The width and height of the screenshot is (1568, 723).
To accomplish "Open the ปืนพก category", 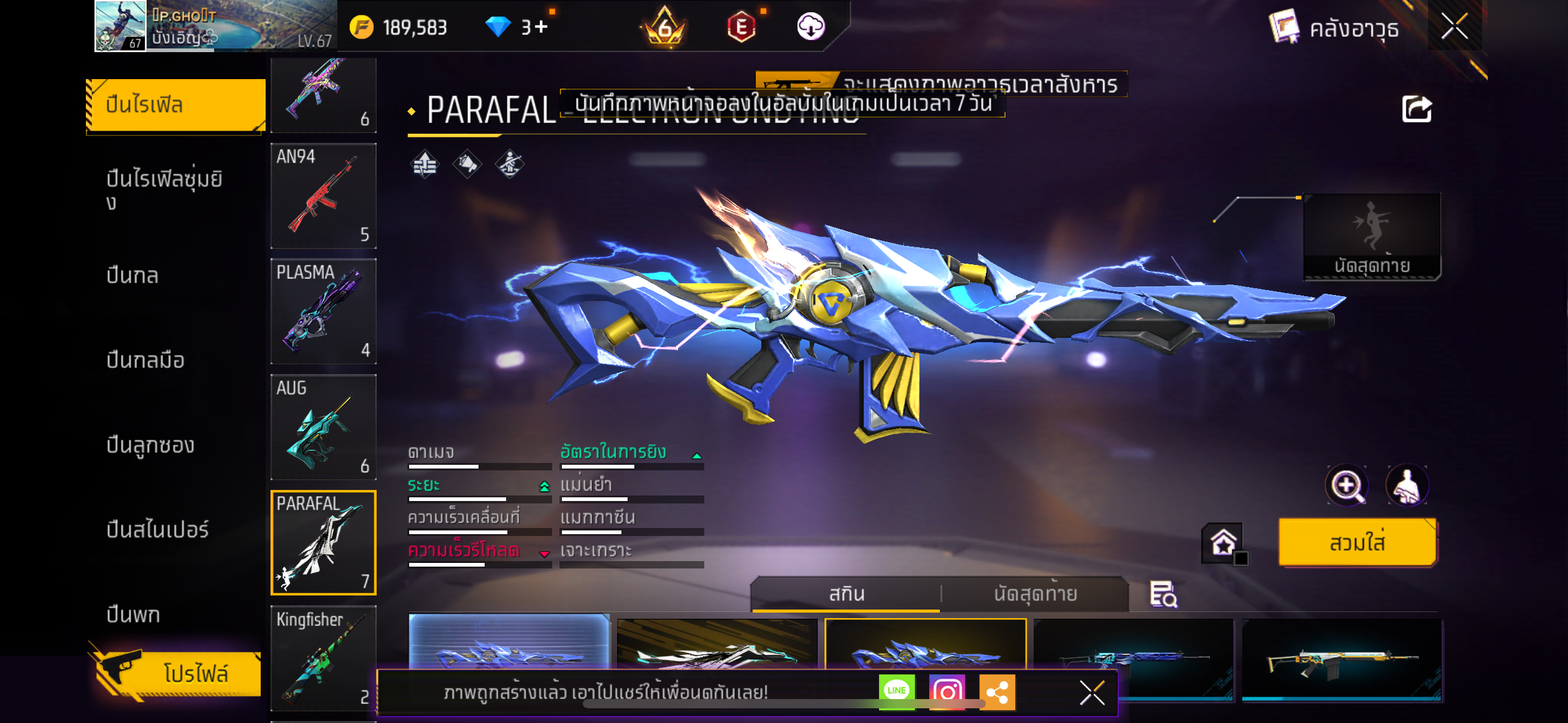I will coord(133,614).
